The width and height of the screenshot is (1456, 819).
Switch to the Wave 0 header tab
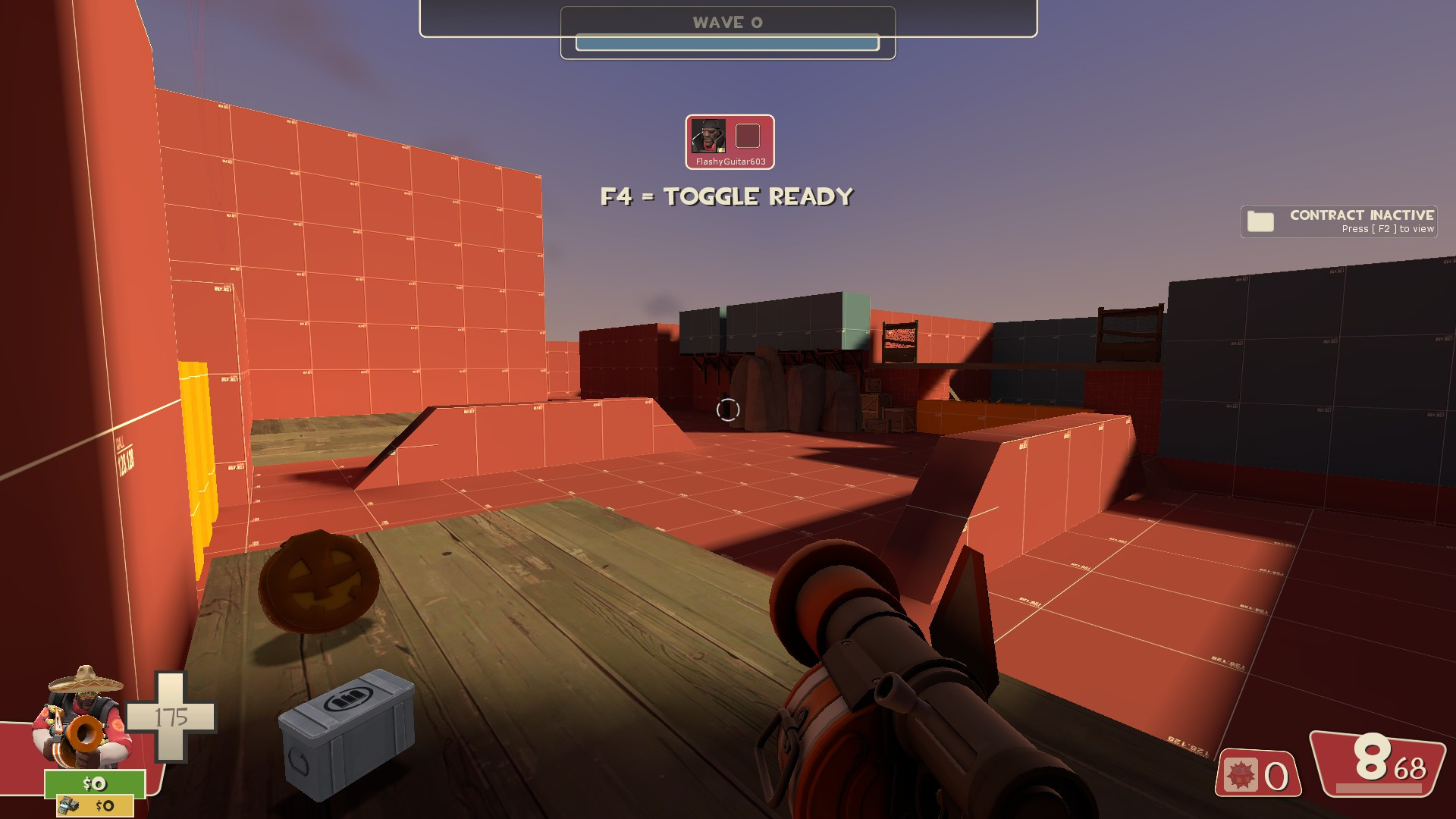pos(726,22)
